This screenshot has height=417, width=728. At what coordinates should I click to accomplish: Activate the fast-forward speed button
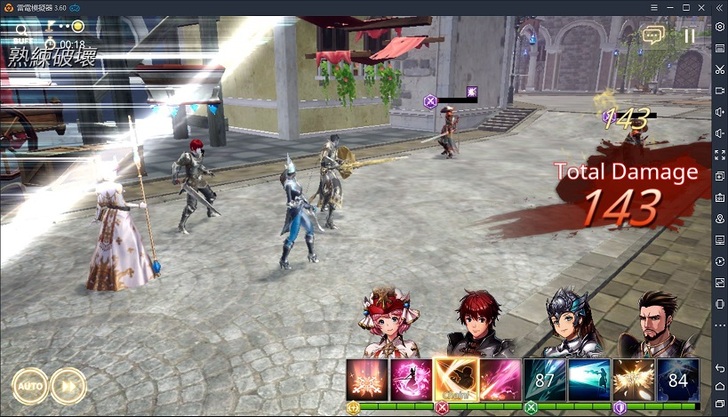click(x=68, y=385)
